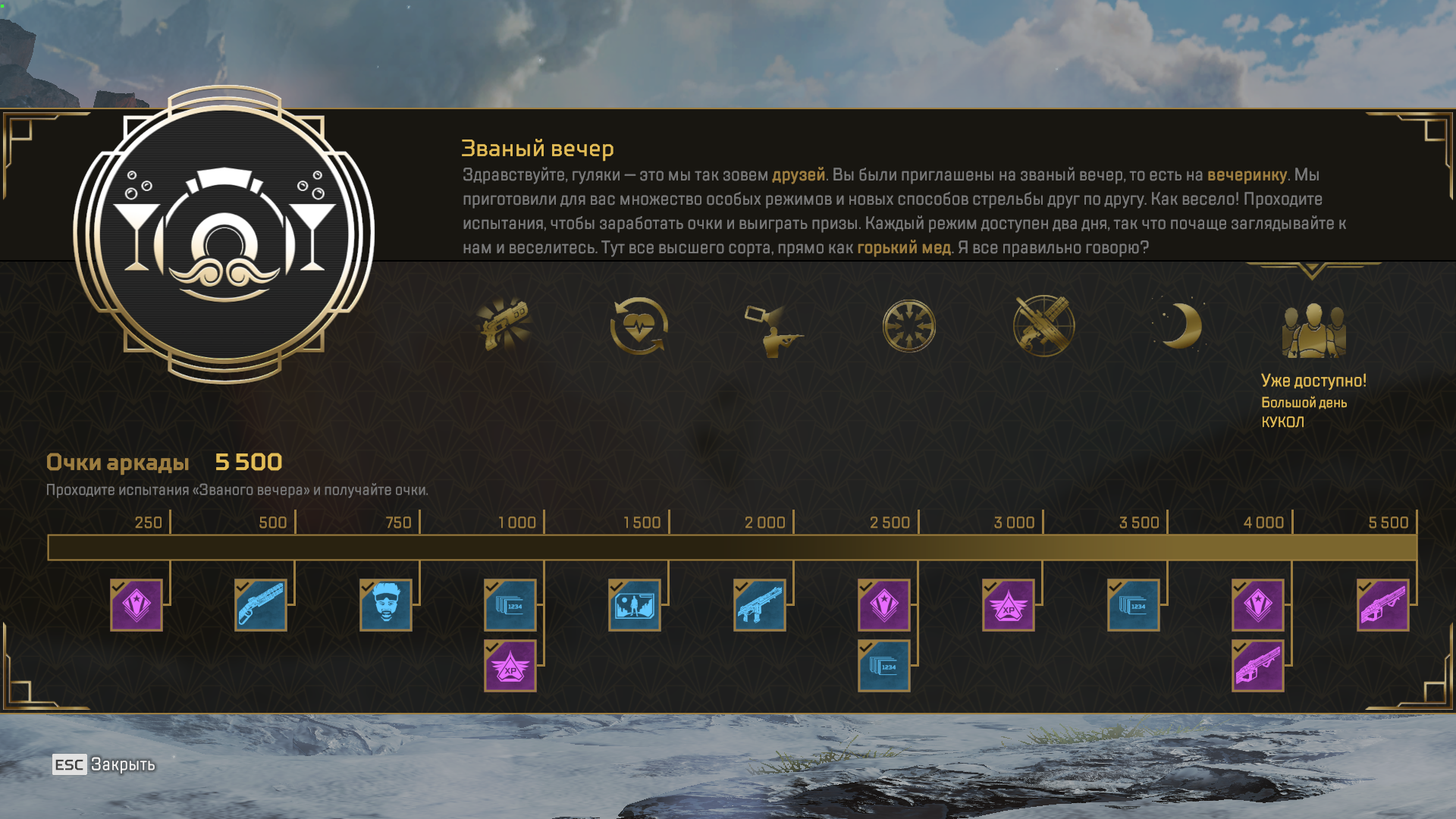This screenshot has height=819, width=1456.
Task: Inspect the bearded face reward at 750
Action: (x=386, y=605)
